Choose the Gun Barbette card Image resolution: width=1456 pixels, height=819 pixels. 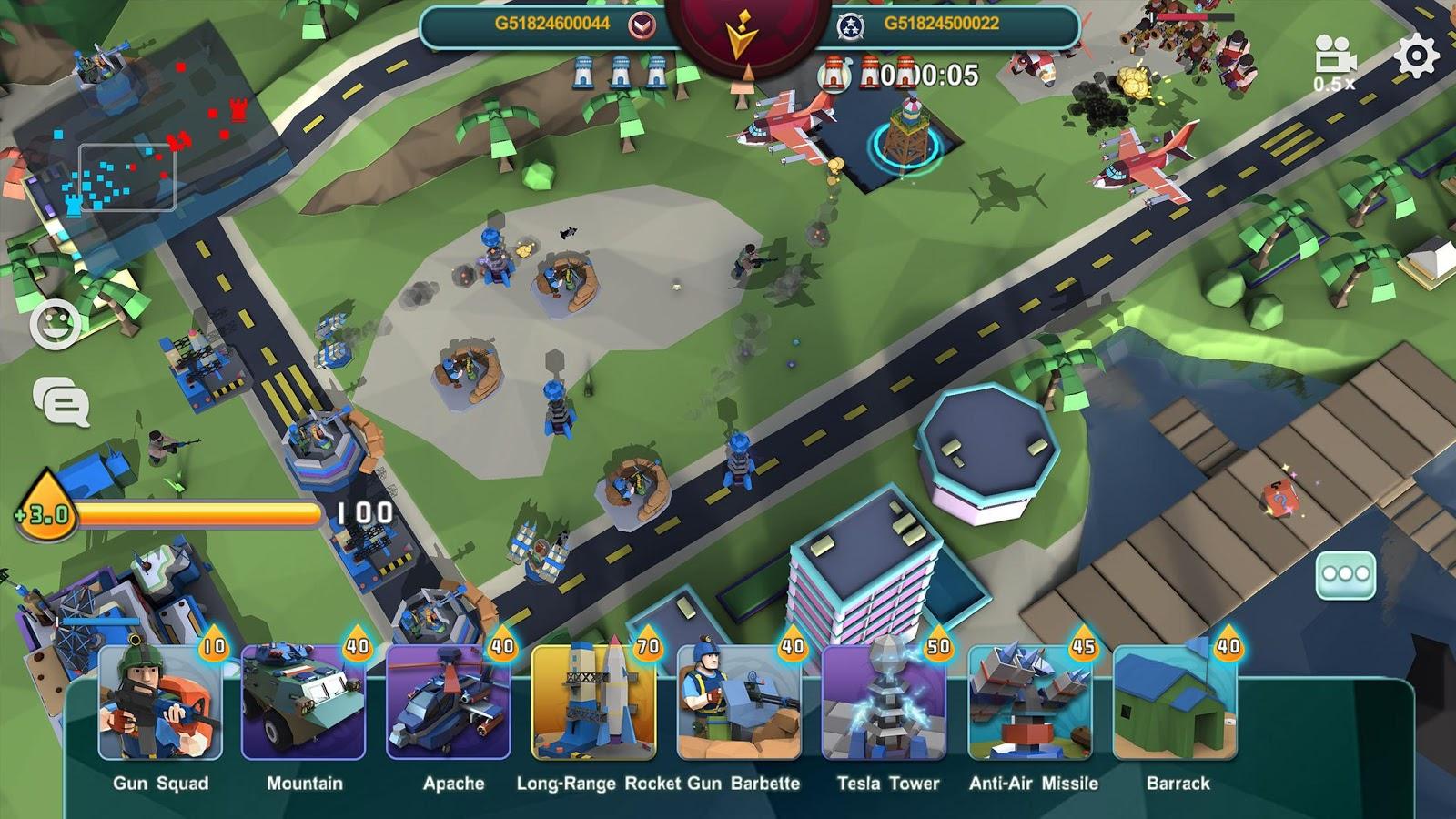(x=739, y=703)
